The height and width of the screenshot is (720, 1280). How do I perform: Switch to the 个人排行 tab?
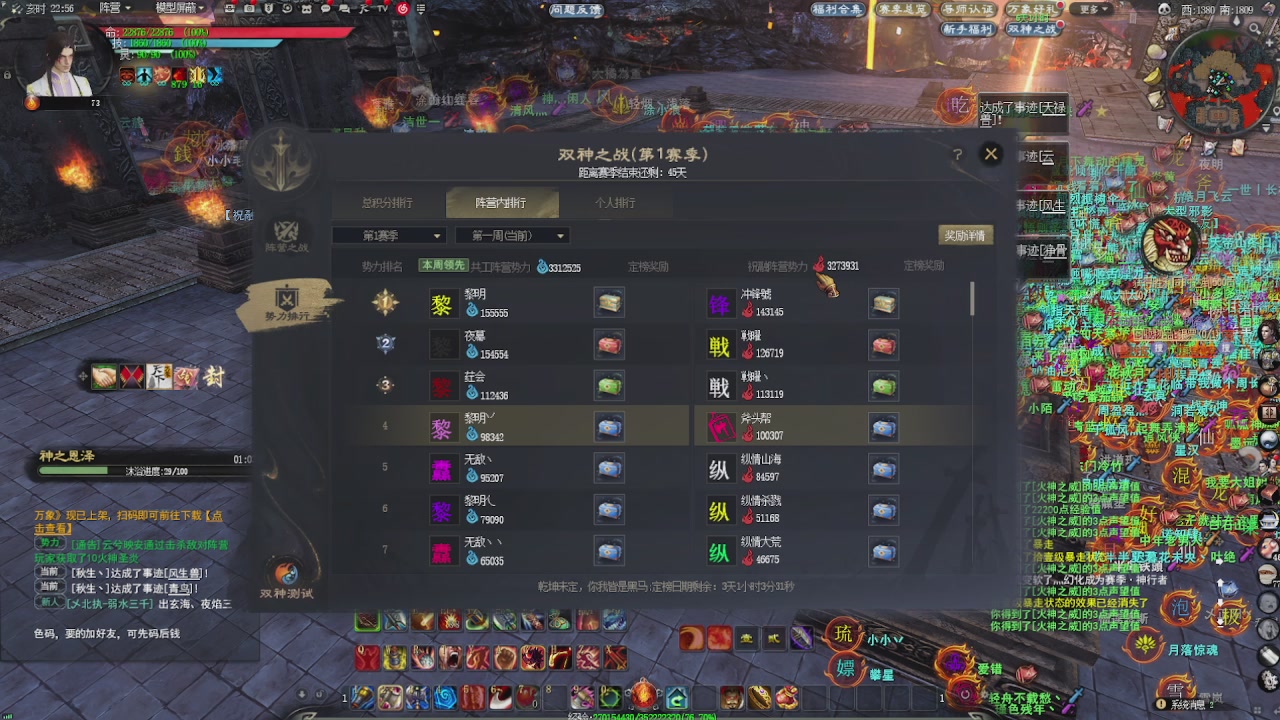coord(618,202)
